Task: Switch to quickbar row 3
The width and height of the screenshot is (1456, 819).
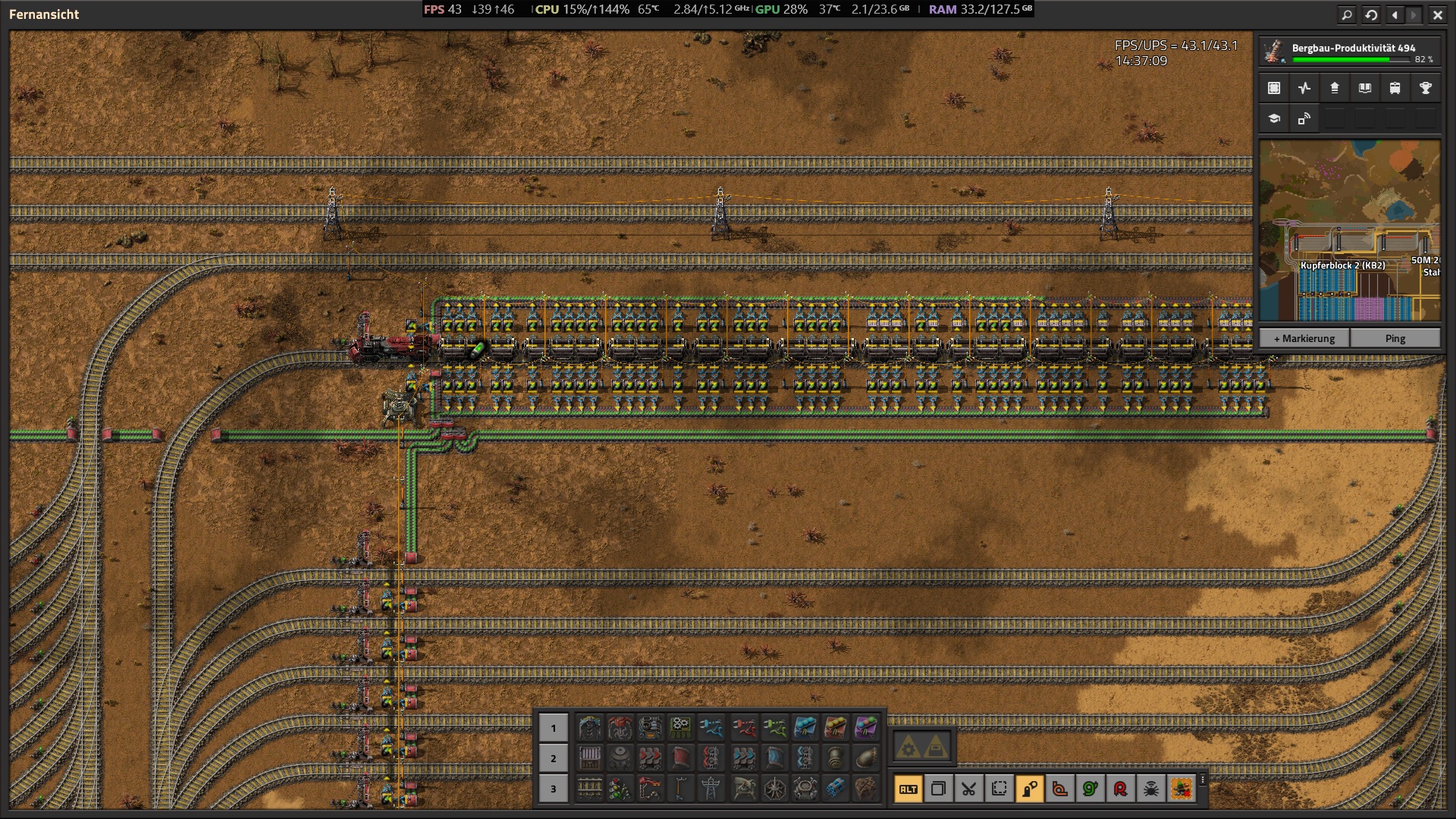Action: coord(553,789)
